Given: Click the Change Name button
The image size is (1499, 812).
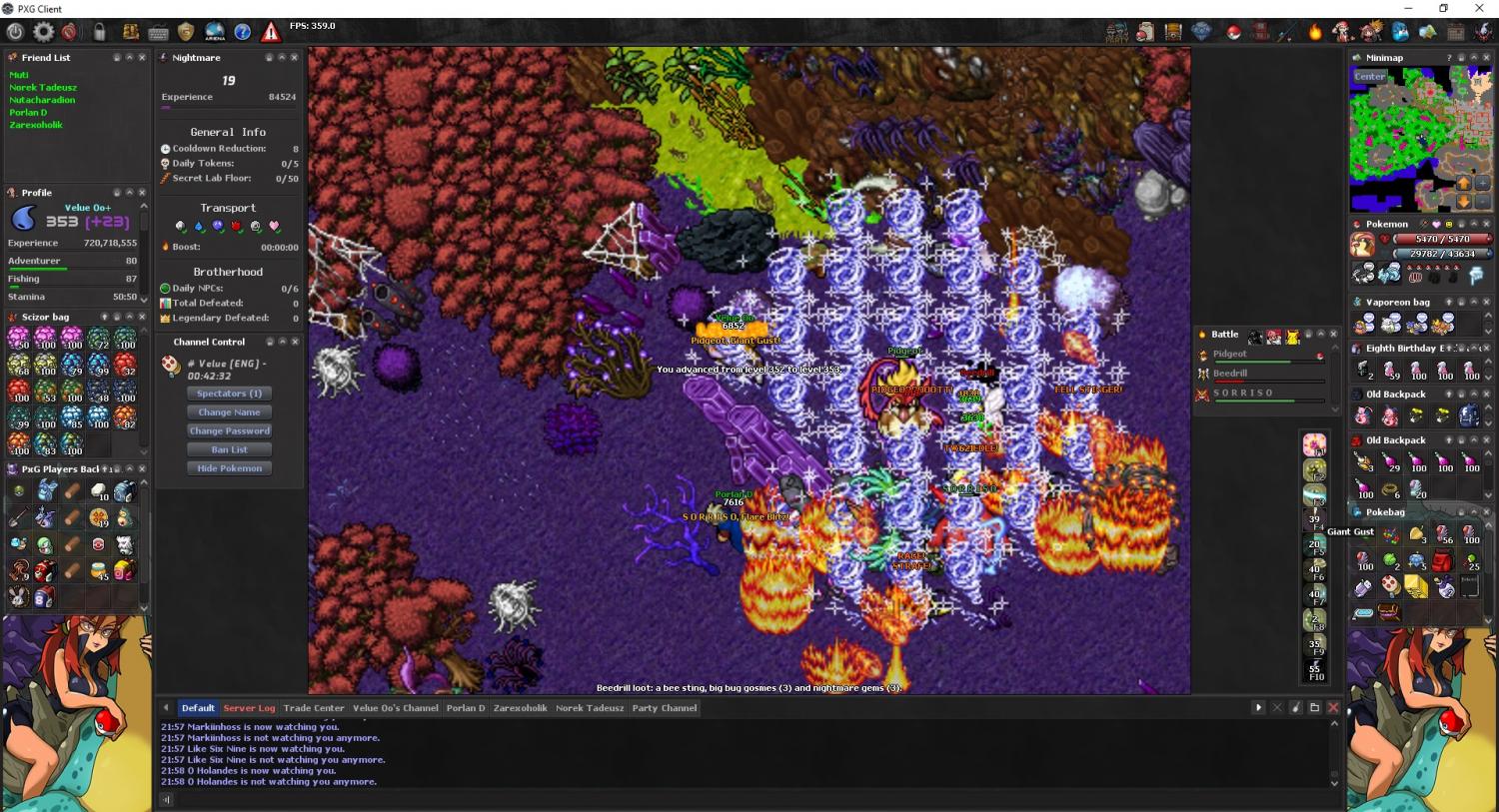Looking at the screenshot, I should point(229,412).
